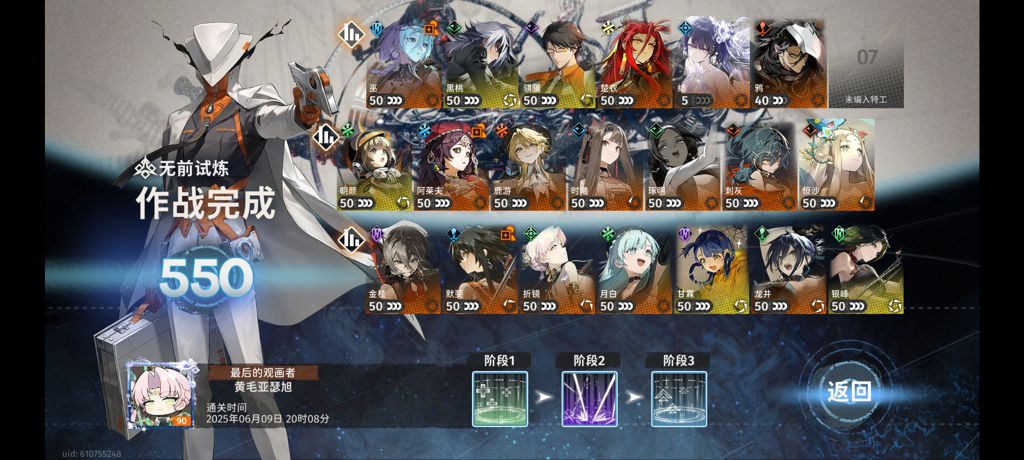The width and height of the screenshot is (1024, 460).
Task: Open the 阶段2 stage thumbnail
Action: pos(589,399)
